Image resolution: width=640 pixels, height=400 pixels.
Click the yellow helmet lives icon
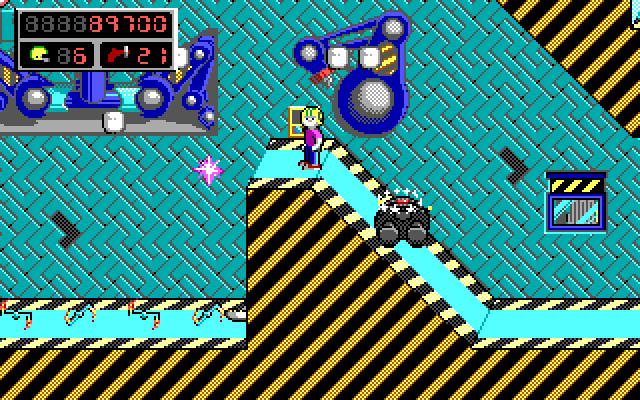(38, 55)
